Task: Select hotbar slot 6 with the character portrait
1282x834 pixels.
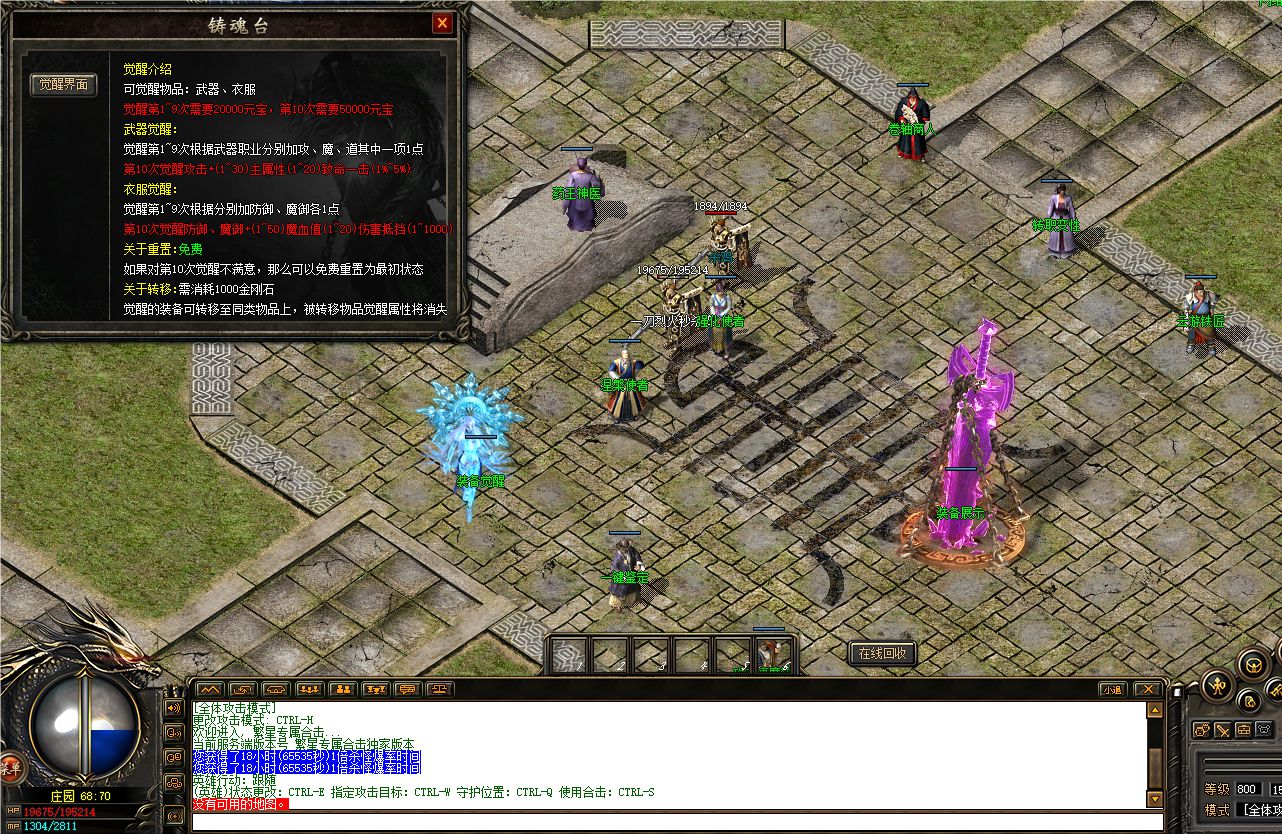Action: pos(773,655)
